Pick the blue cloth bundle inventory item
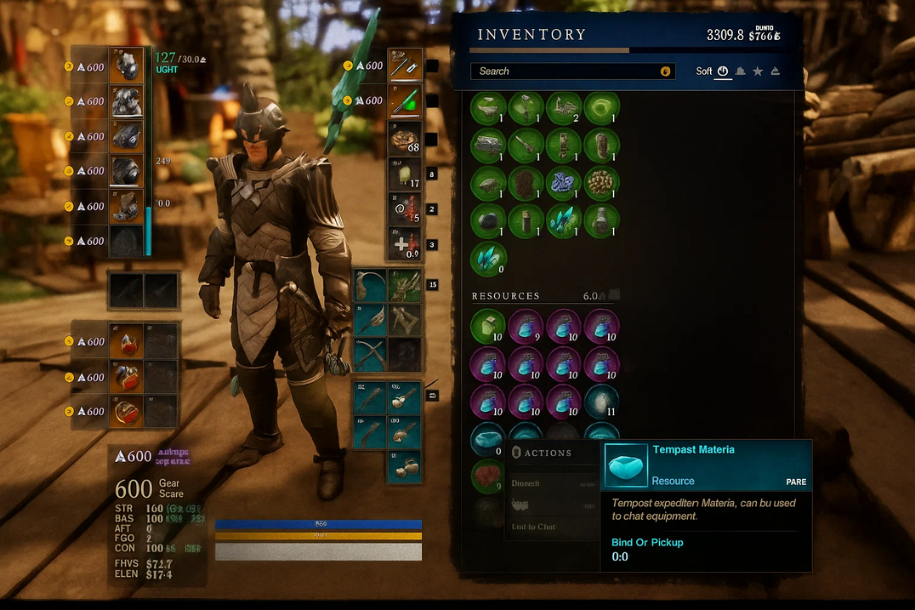The width and height of the screenshot is (915, 610). pyautogui.click(x=564, y=183)
